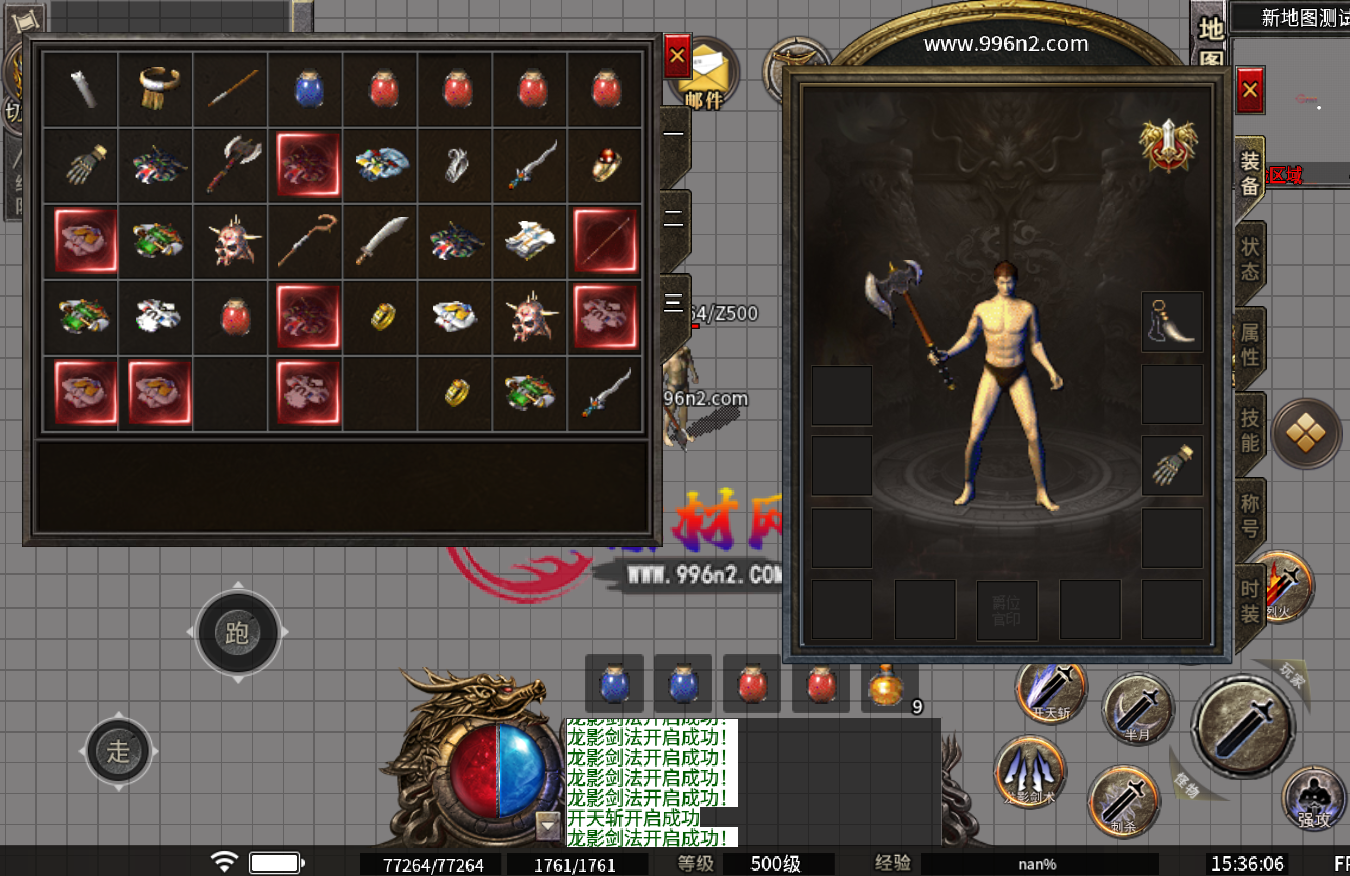The height and width of the screenshot is (876, 1350).
Task: Select the equipped horn necklace slot
Action: pos(1172,322)
